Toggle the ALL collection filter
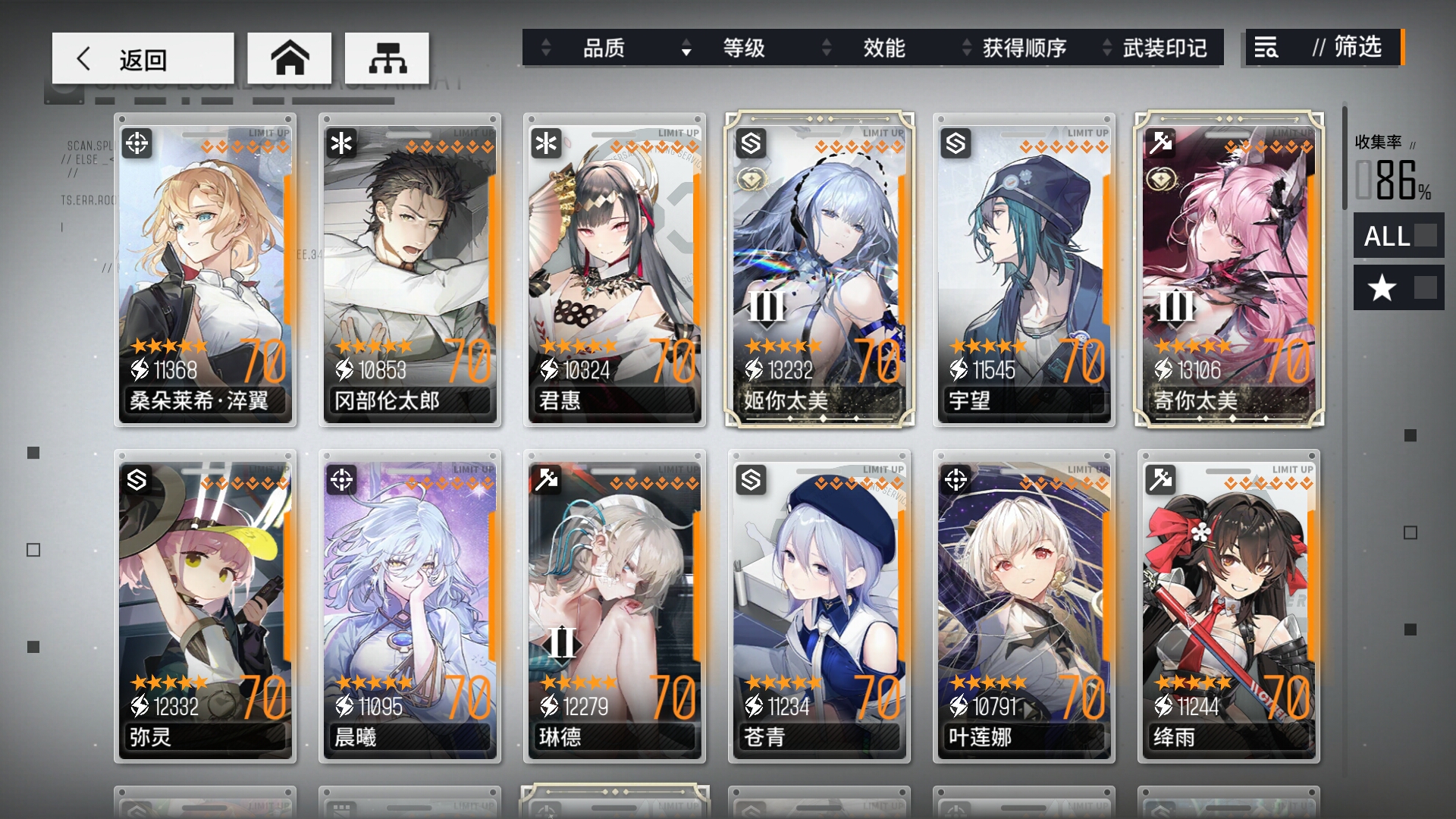The image size is (1456, 819). click(1398, 236)
